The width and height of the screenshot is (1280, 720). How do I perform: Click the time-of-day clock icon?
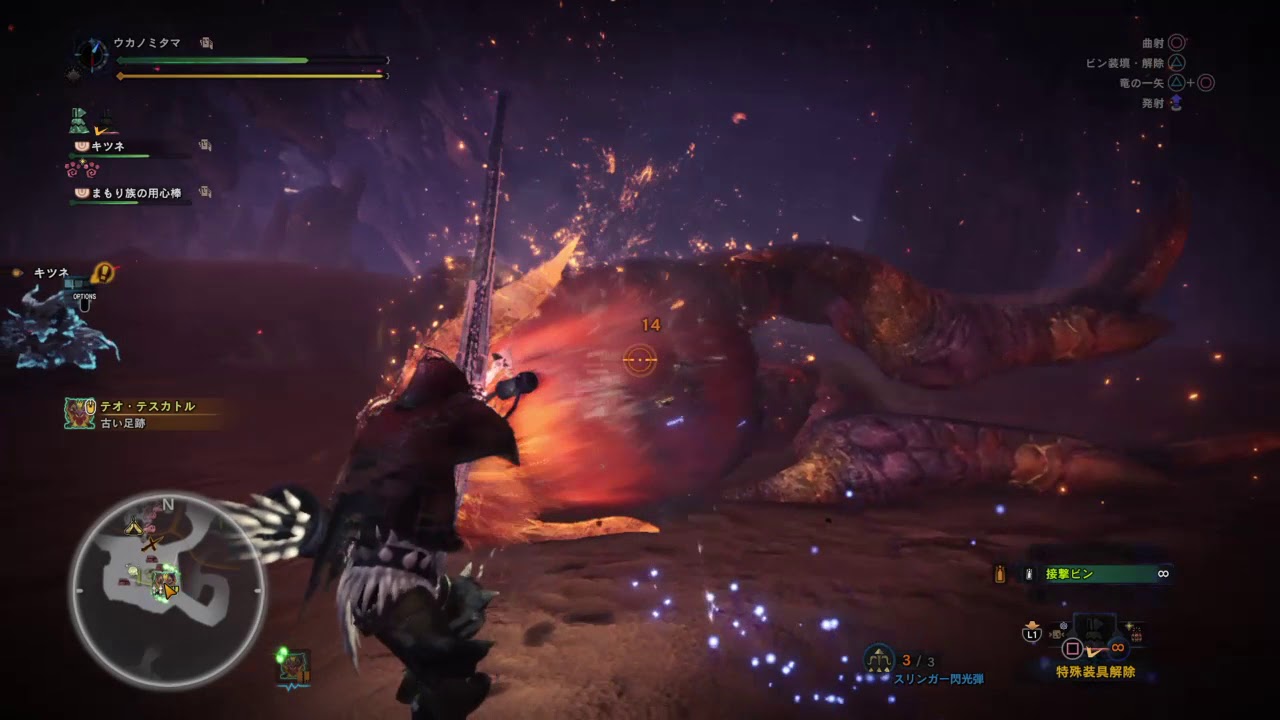pyautogui.click(x=91, y=53)
